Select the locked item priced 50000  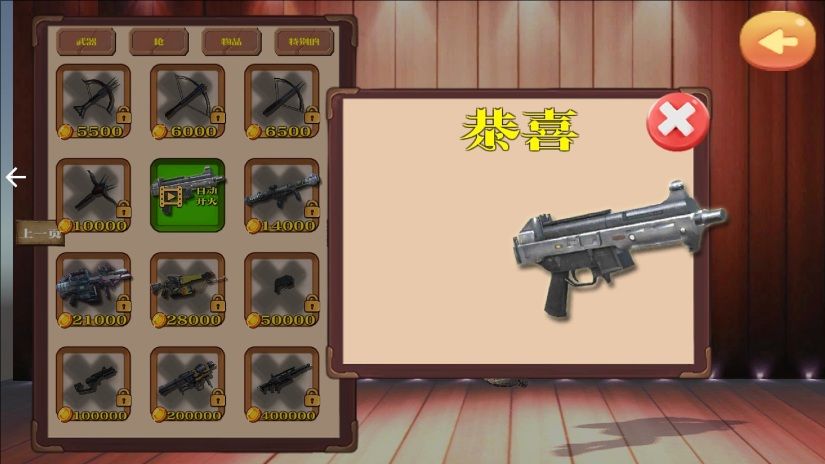281,290
